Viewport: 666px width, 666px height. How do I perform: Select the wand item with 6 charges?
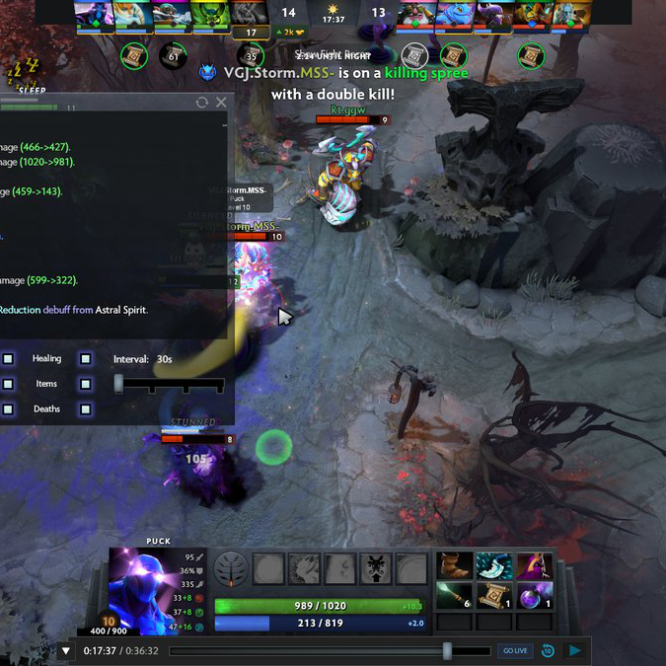point(455,596)
